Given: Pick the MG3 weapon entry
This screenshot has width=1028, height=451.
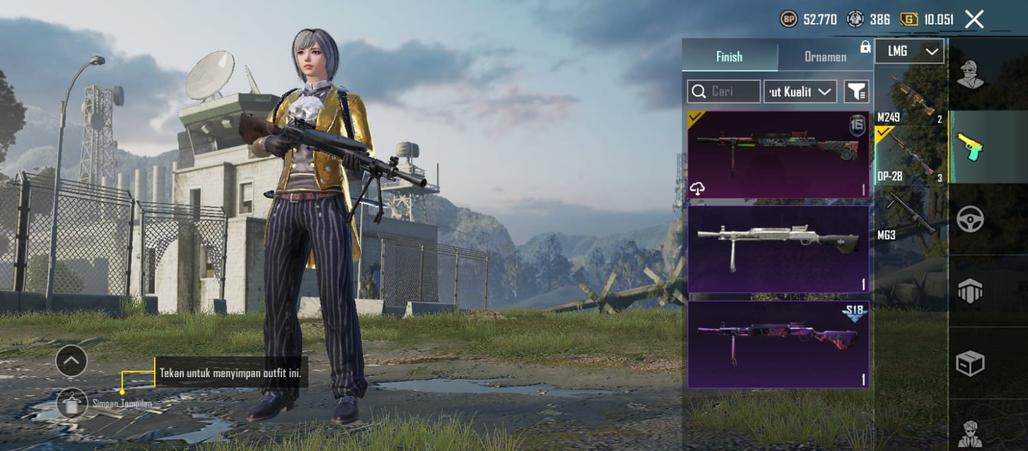Looking at the screenshot, I should click(x=910, y=215).
